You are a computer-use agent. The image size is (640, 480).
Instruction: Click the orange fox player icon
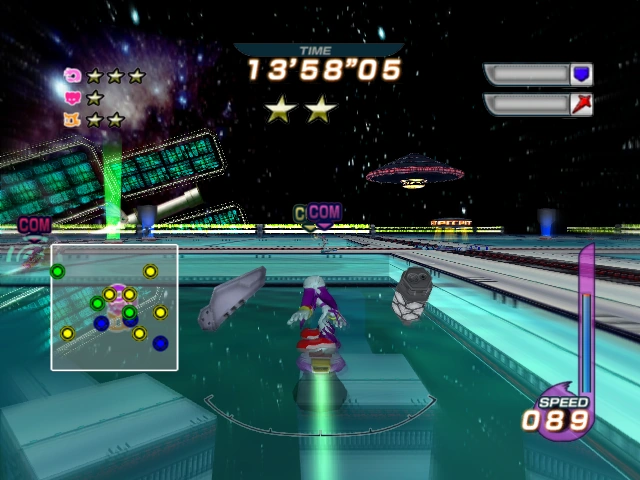pyautogui.click(x=72, y=119)
